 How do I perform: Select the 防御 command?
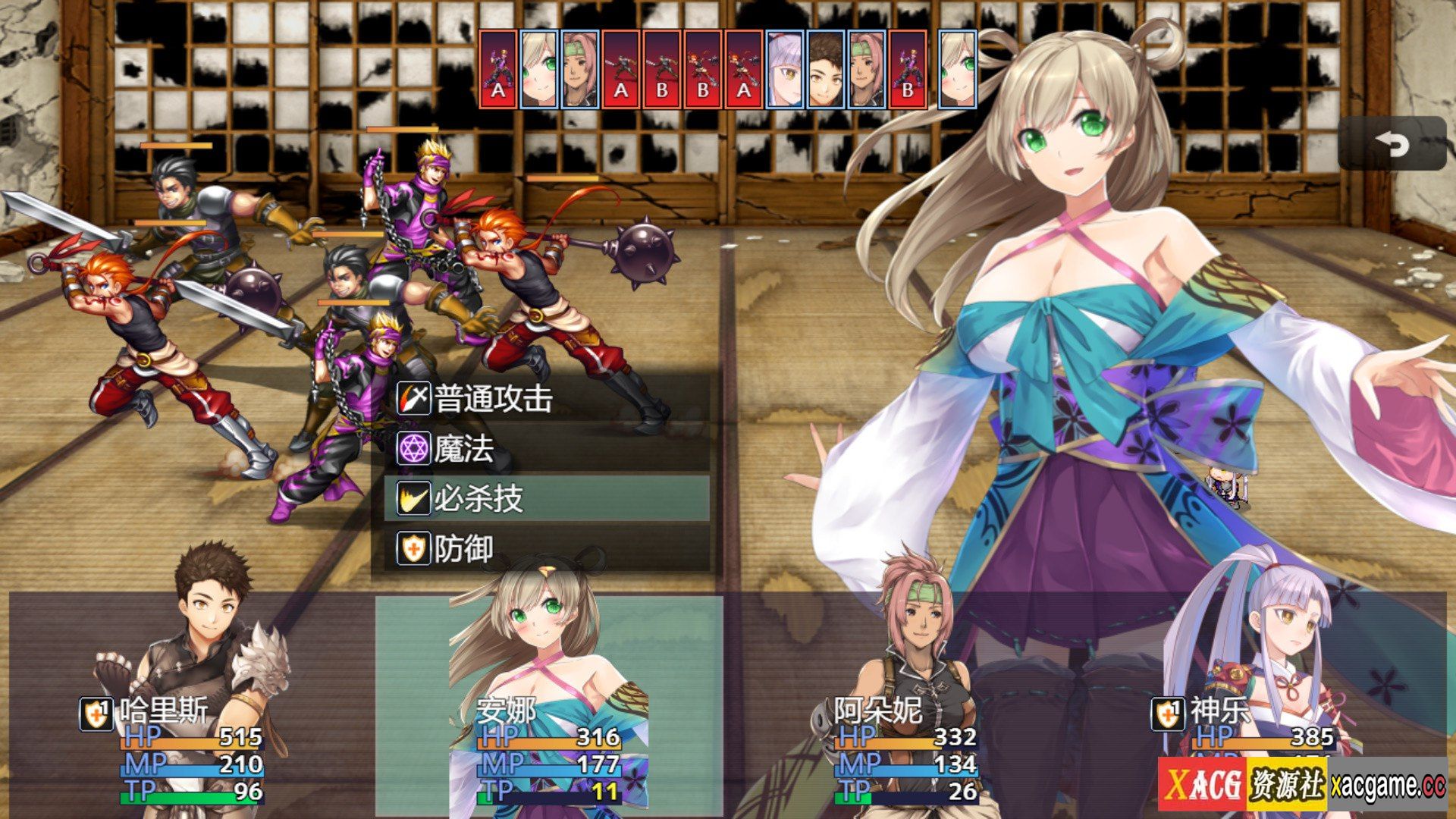pyautogui.click(x=546, y=548)
